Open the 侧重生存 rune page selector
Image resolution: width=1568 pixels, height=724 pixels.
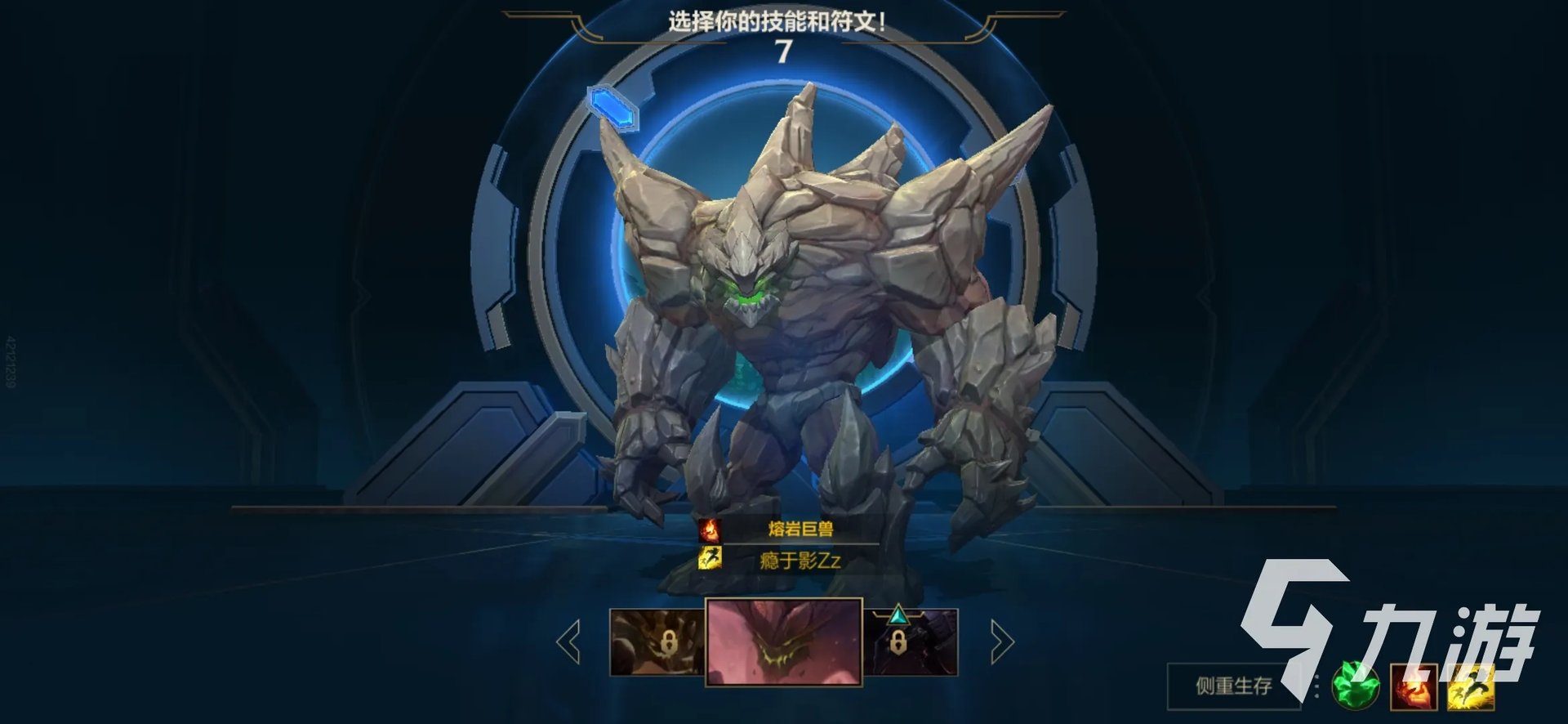pos(1233,686)
